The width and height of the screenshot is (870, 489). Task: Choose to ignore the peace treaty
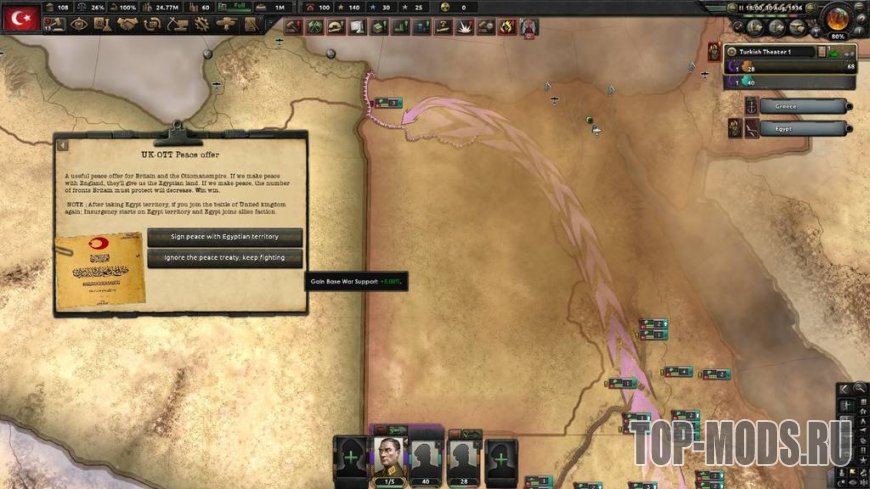pos(224,257)
